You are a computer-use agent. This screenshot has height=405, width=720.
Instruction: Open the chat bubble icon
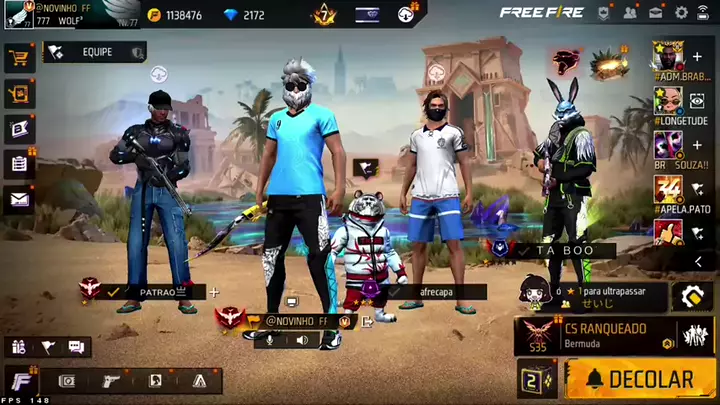(x=76, y=347)
